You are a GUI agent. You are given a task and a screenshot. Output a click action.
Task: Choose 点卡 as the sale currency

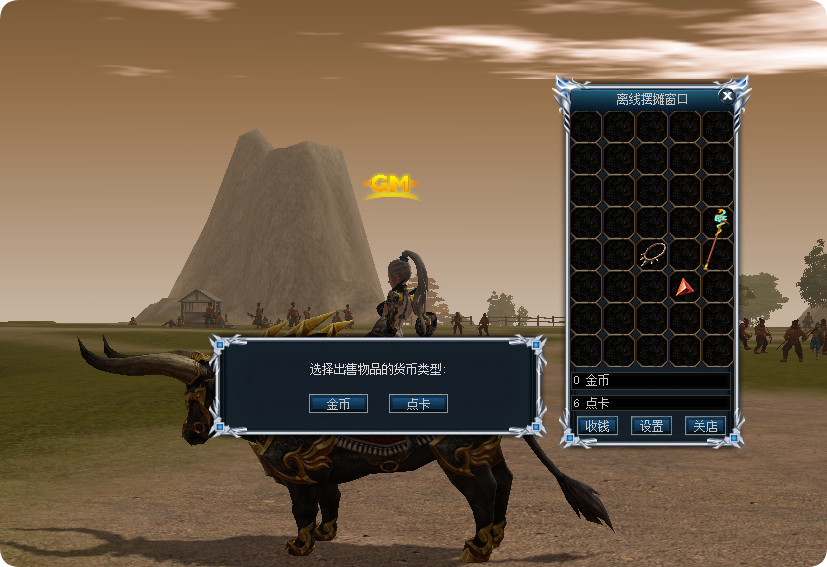pyautogui.click(x=418, y=404)
